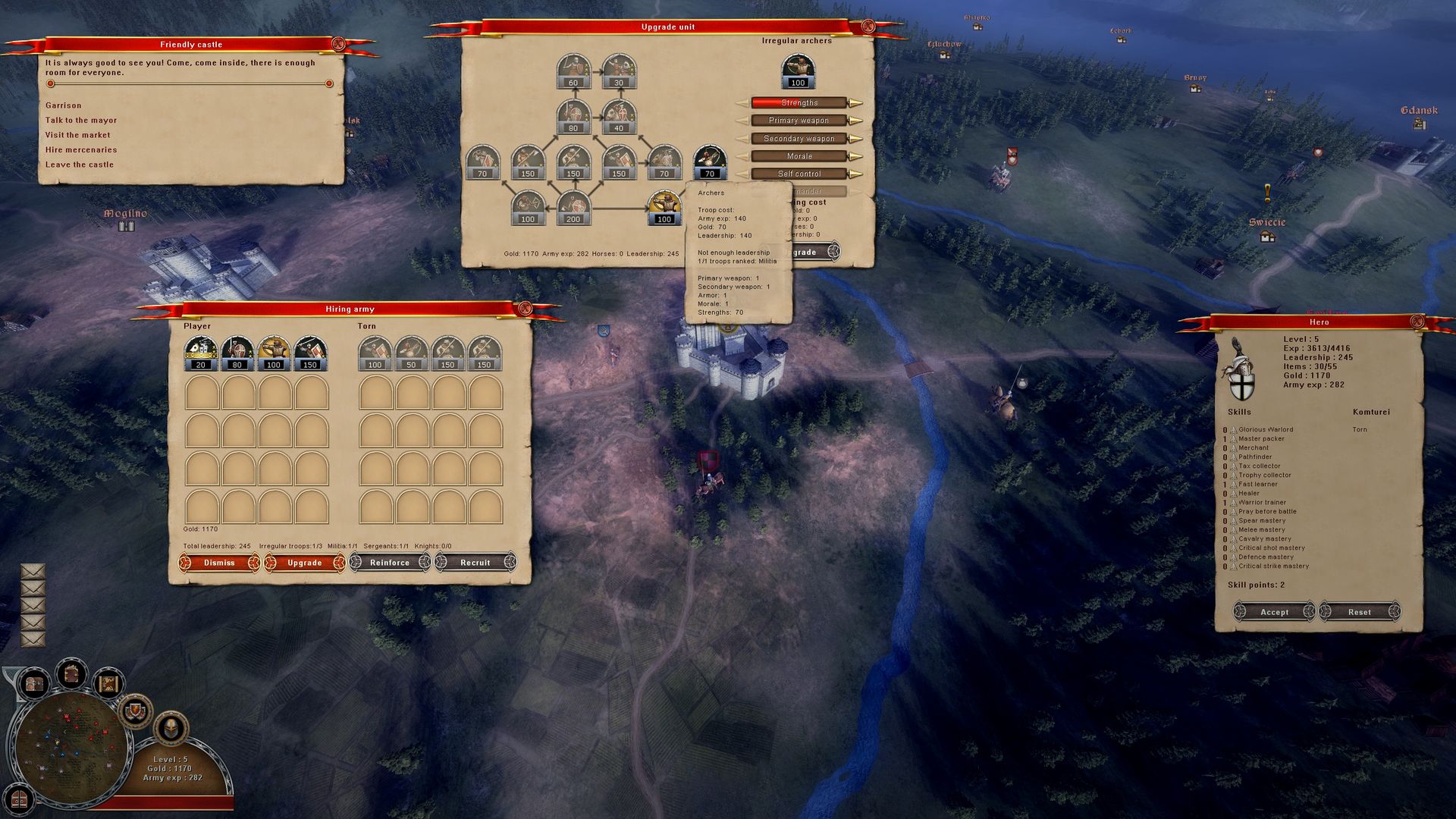Select the first Torn unit costing 100
Image resolution: width=1456 pixels, height=819 pixels.
[374, 353]
